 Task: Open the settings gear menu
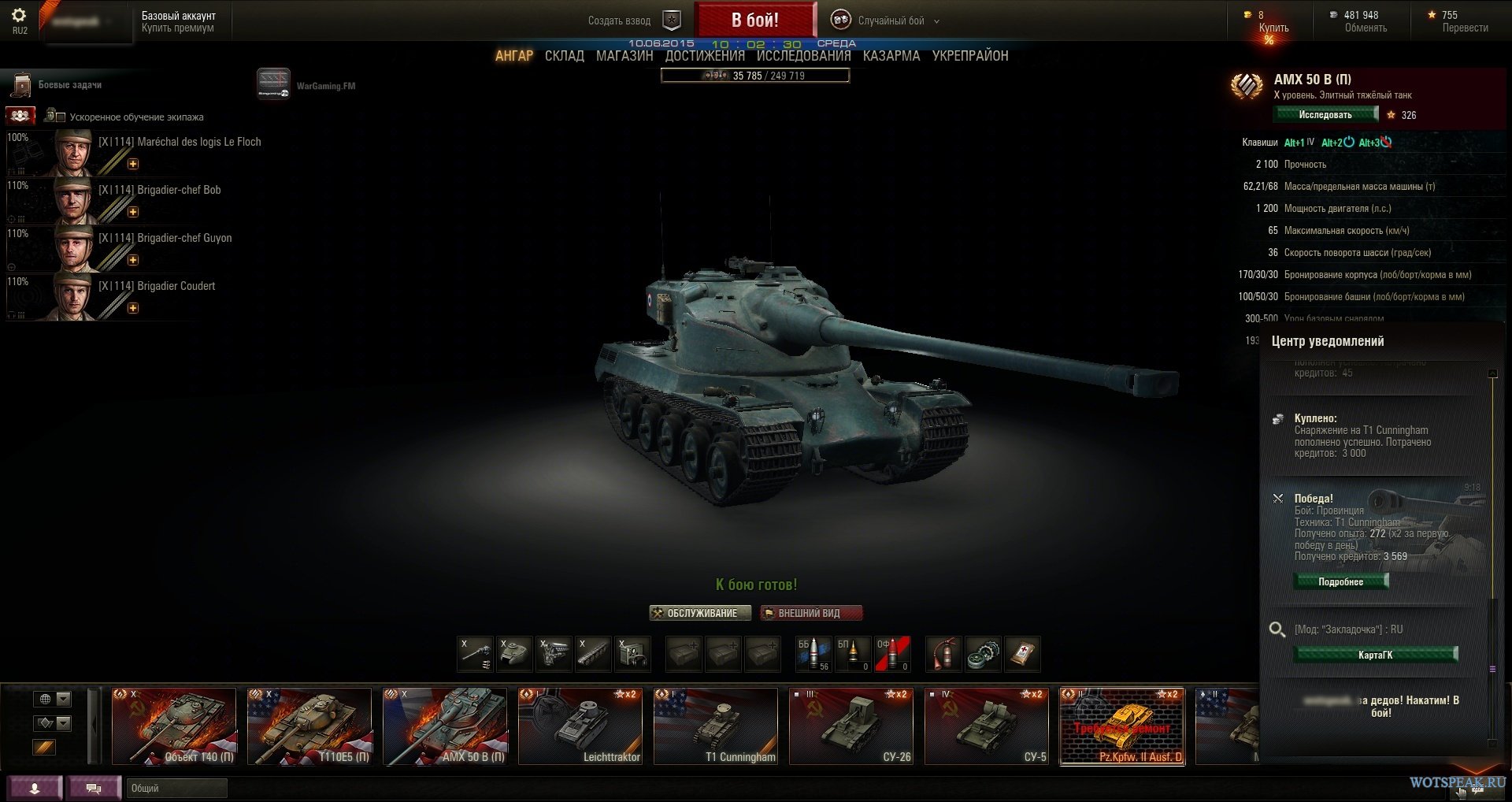[19, 16]
